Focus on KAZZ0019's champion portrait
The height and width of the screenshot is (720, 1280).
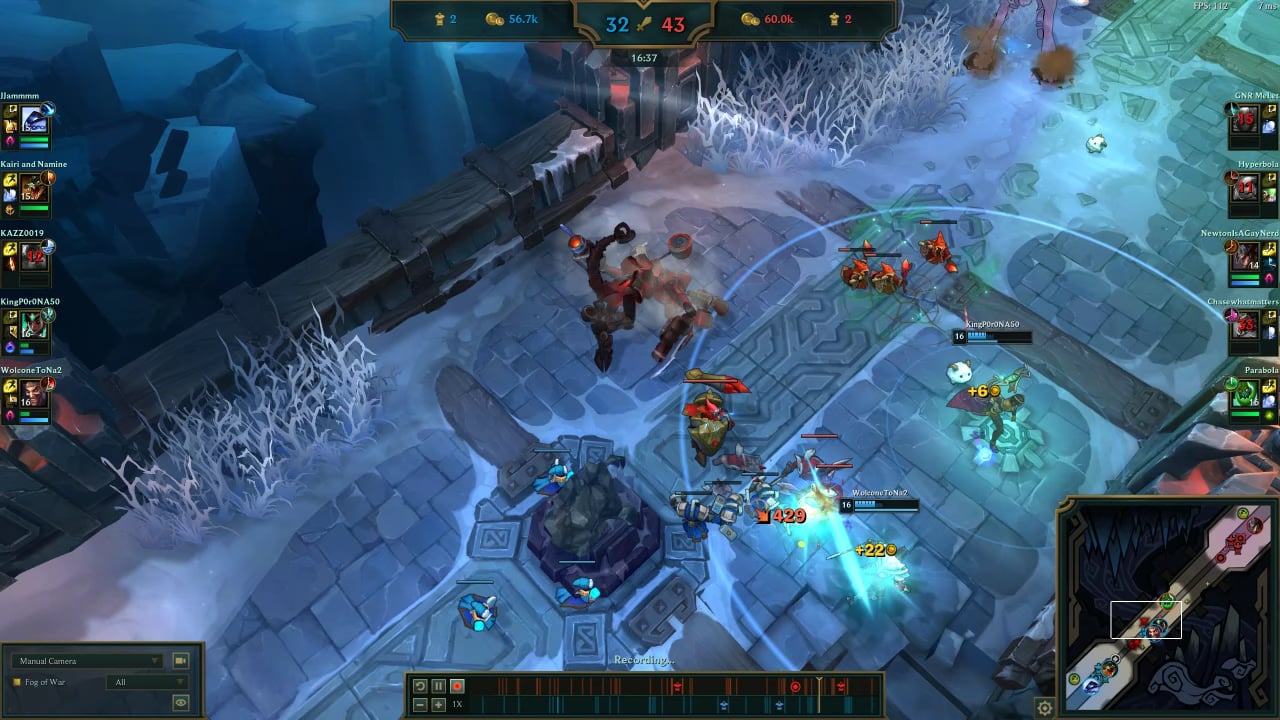click(x=35, y=256)
